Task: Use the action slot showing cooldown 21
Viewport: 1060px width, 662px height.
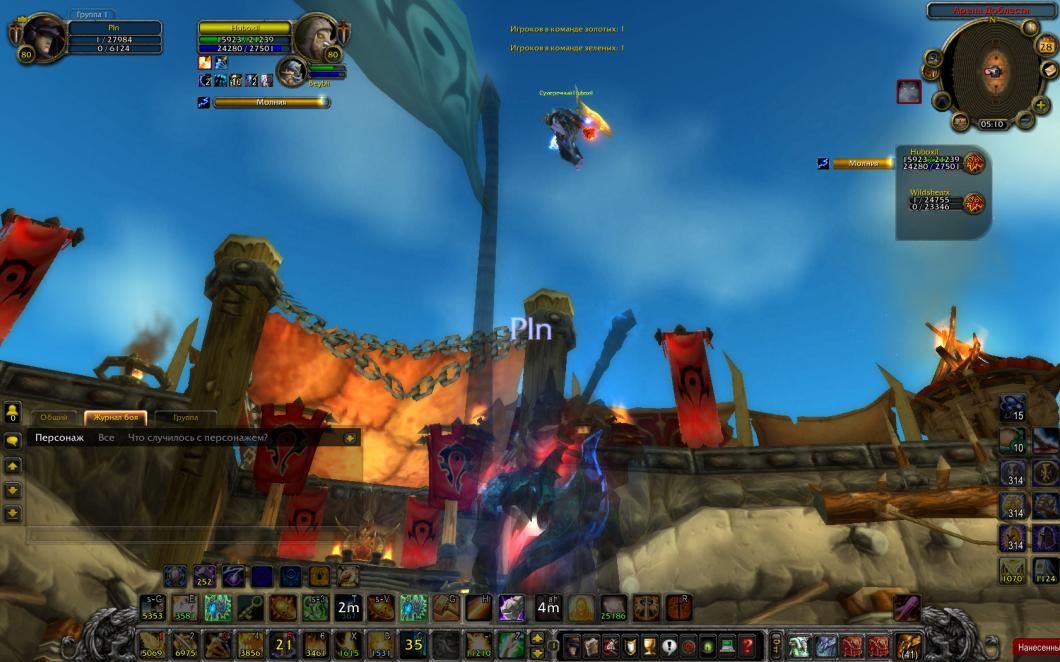Action: tap(282, 645)
